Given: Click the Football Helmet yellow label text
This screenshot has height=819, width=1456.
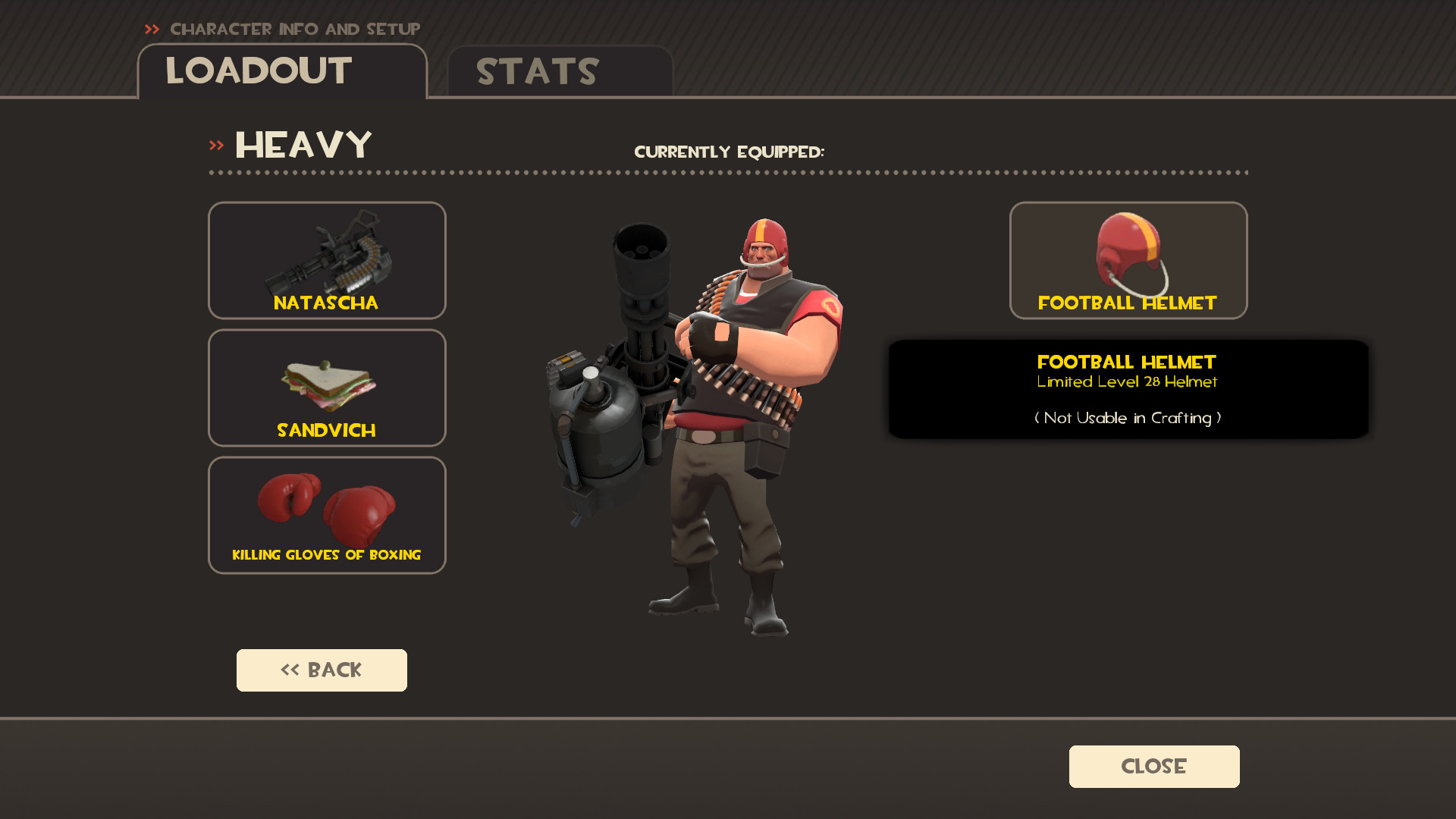Looking at the screenshot, I should pos(1128,303).
